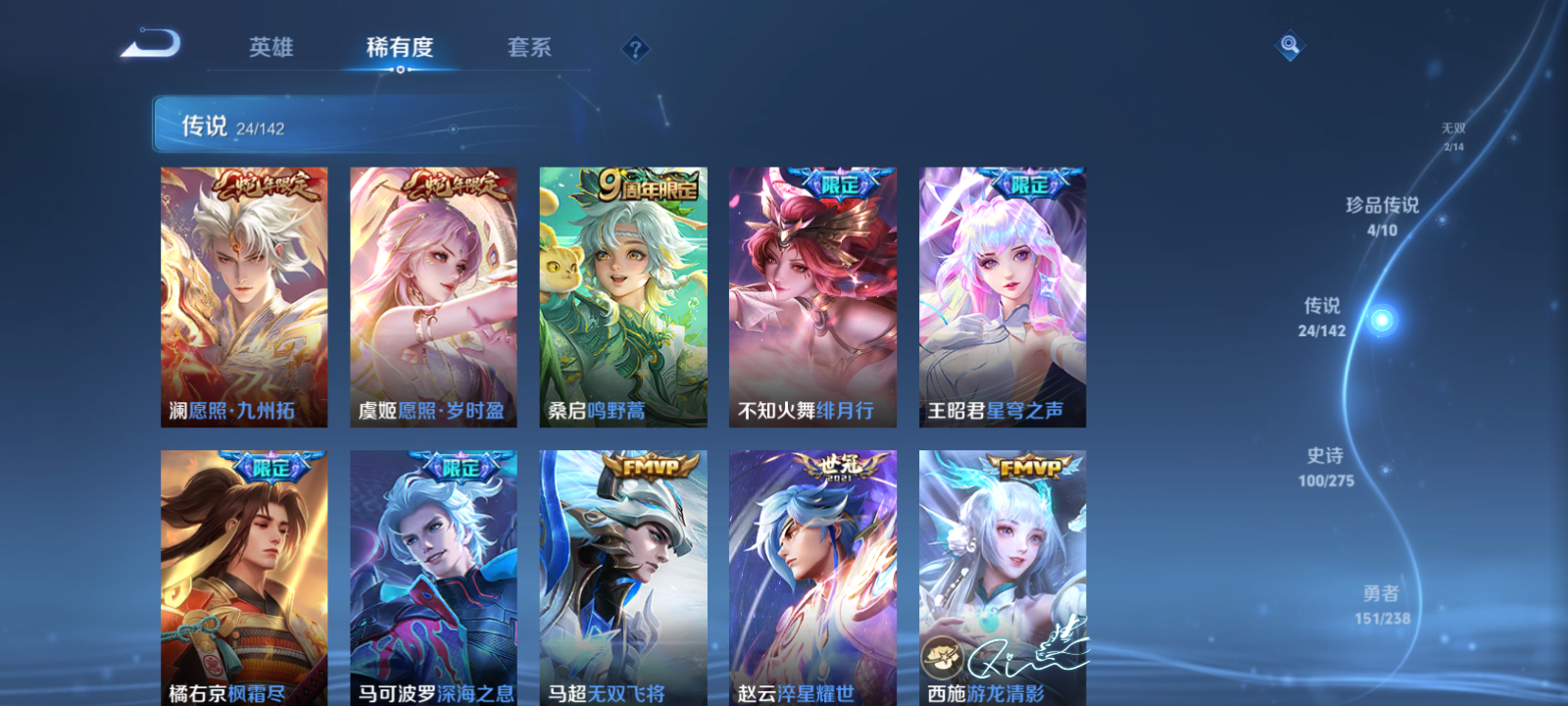Click the 限定 badge on 王昭君's card
Viewport: 1568px width, 706px height.
tap(1031, 181)
